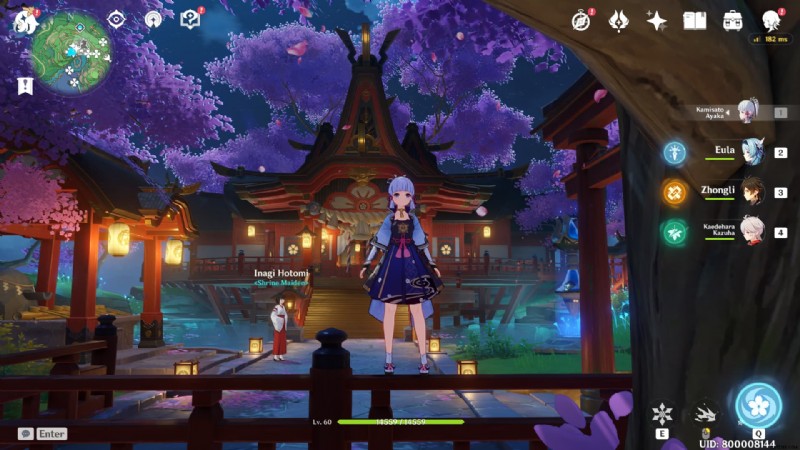Open the Adventurer Handbook book icon

click(695, 20)
